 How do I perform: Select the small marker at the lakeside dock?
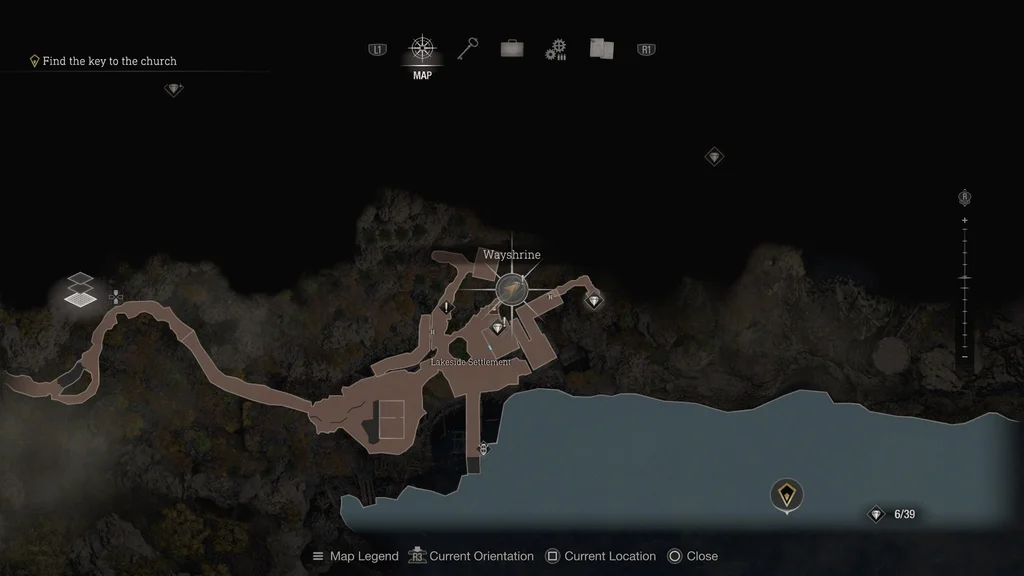coord(484,447)
